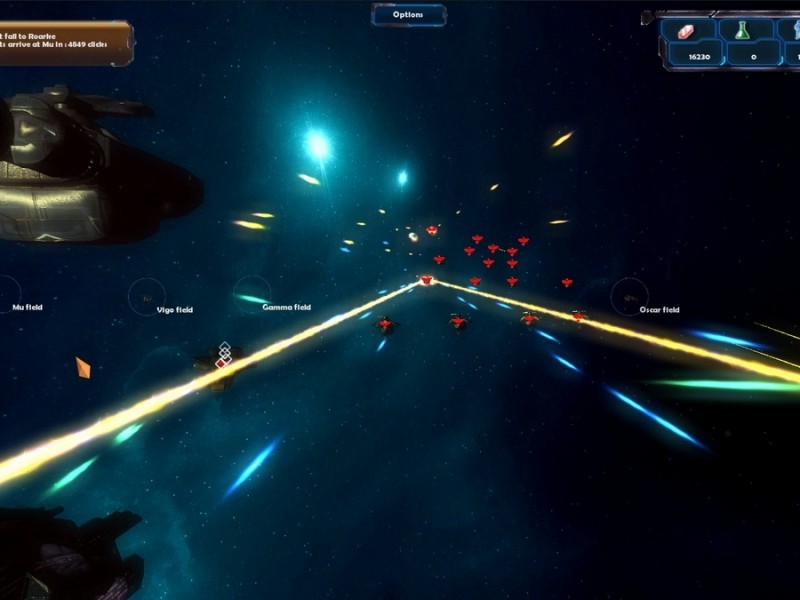
Task: Select the Vigo field marker
Action: click(147, 295)
